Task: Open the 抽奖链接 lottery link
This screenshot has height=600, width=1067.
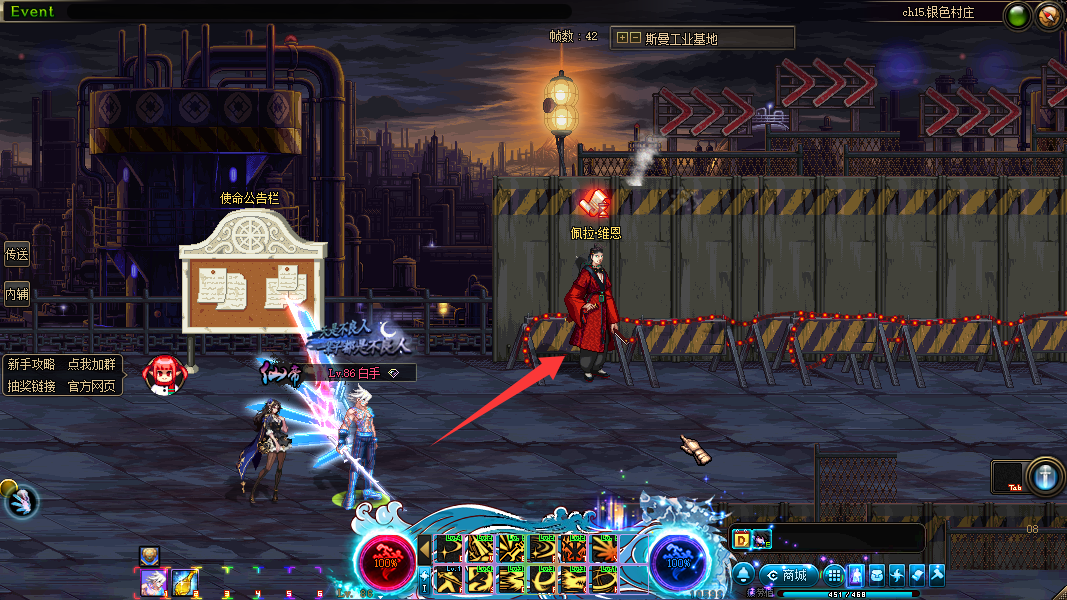Action: (31, 386)
